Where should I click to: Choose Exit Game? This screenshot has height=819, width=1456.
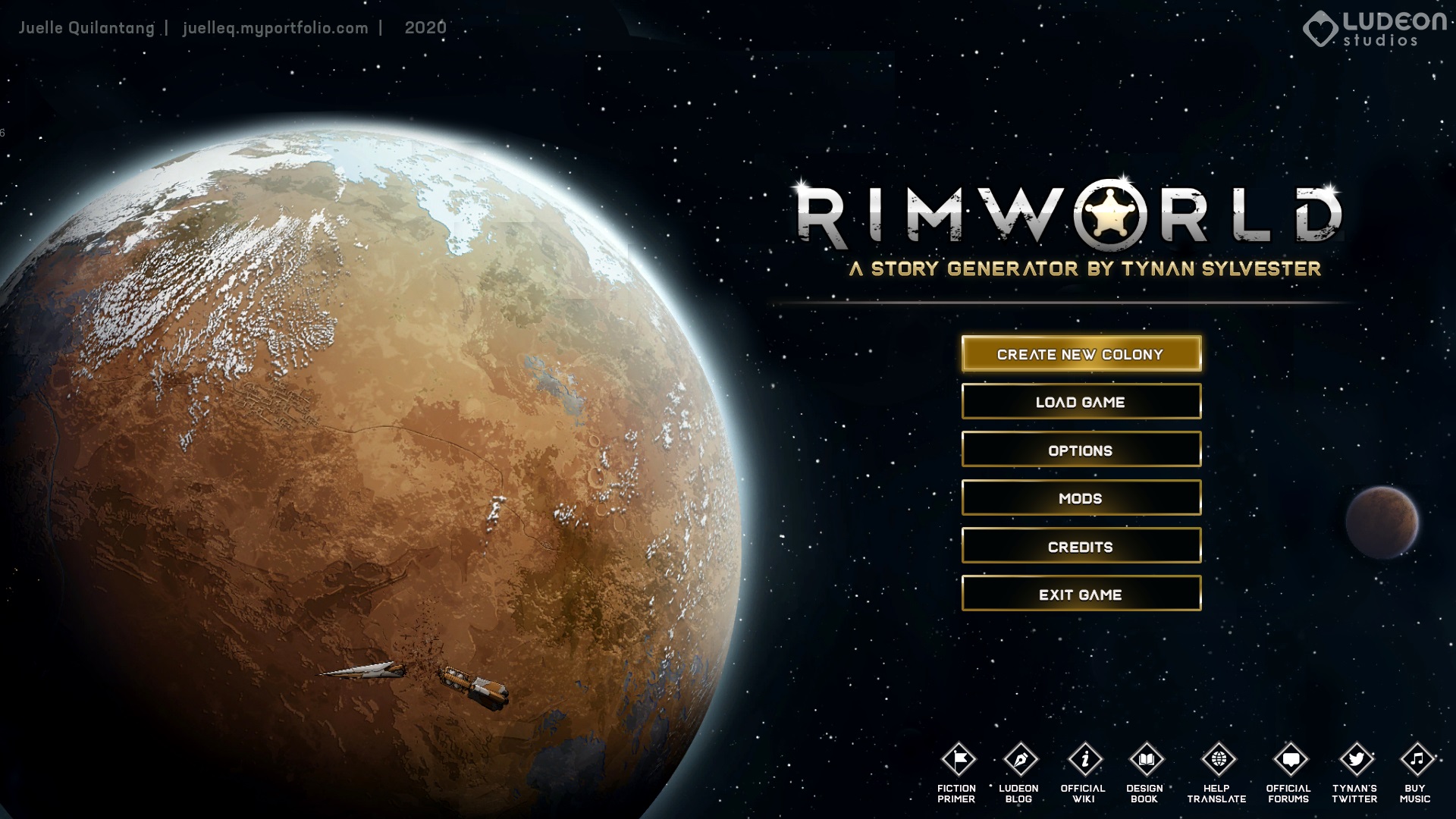(x=1081, y=594)
